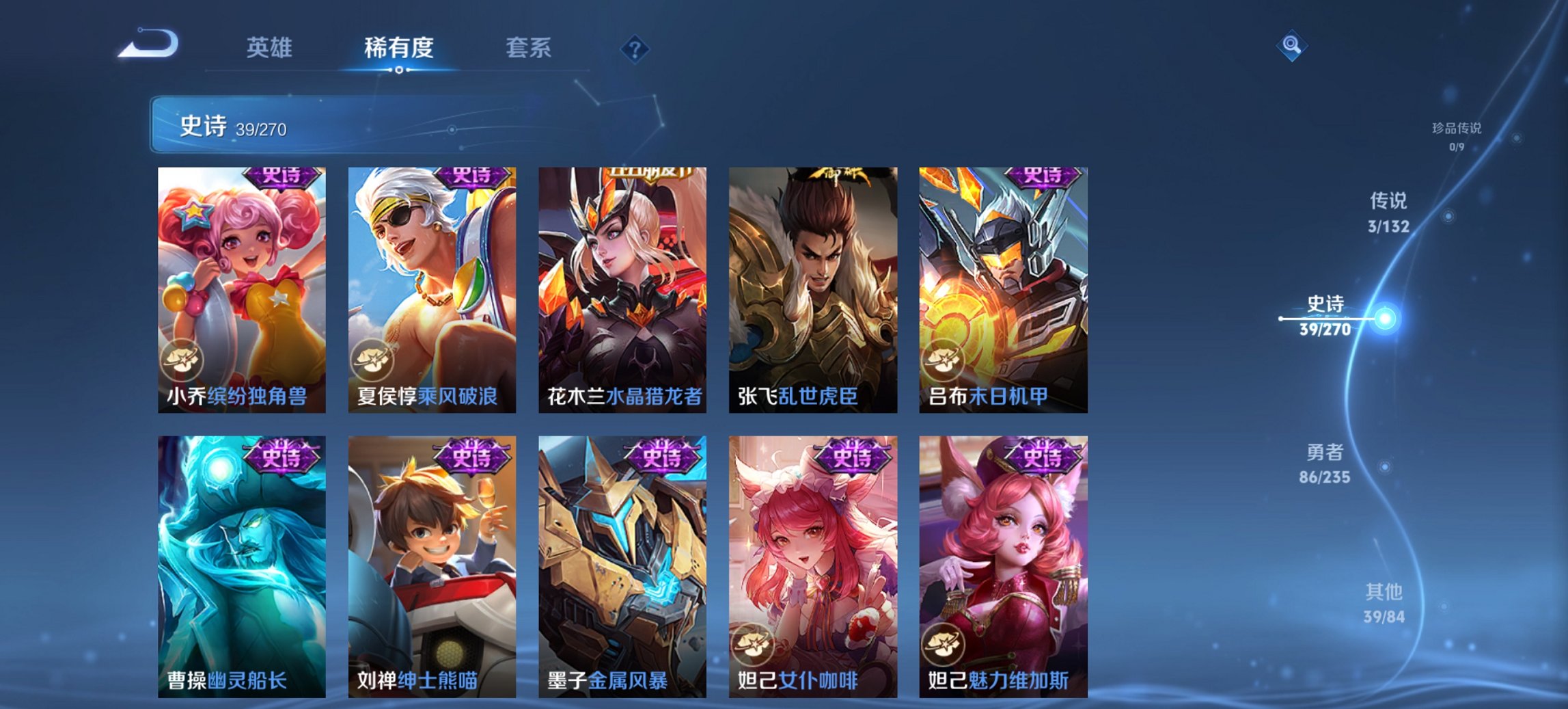This screenshot has width=1568, height=709.
Task: Switch to the 套系 tab
Action: click(528, 49)
